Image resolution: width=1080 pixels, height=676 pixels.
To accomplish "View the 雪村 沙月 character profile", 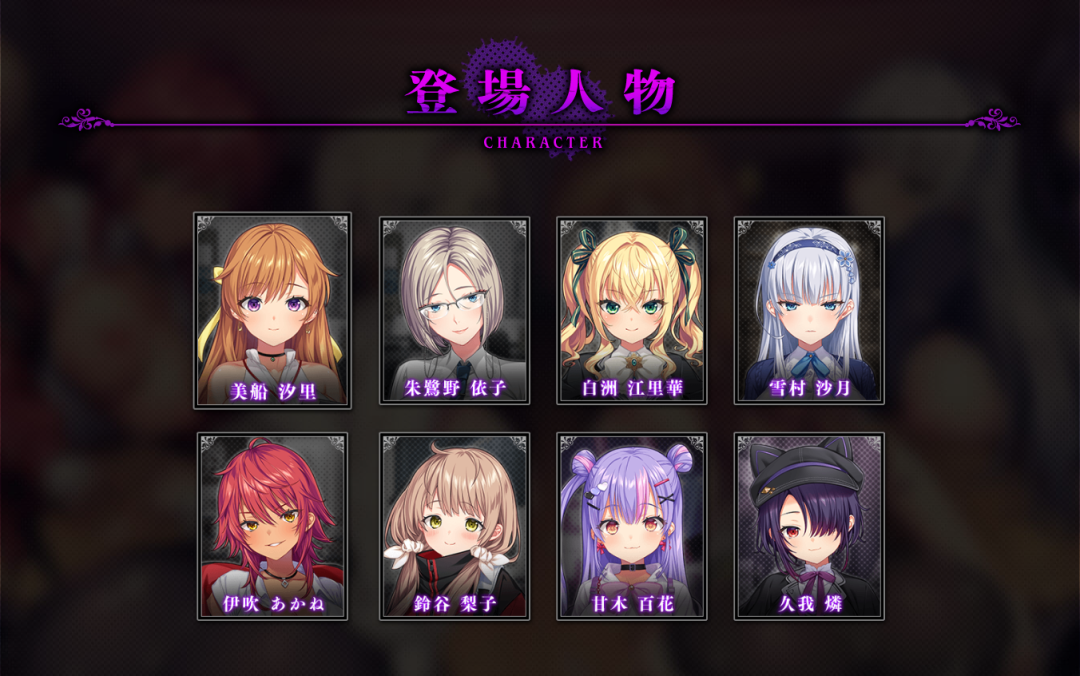I will click(x=809, y=310).
